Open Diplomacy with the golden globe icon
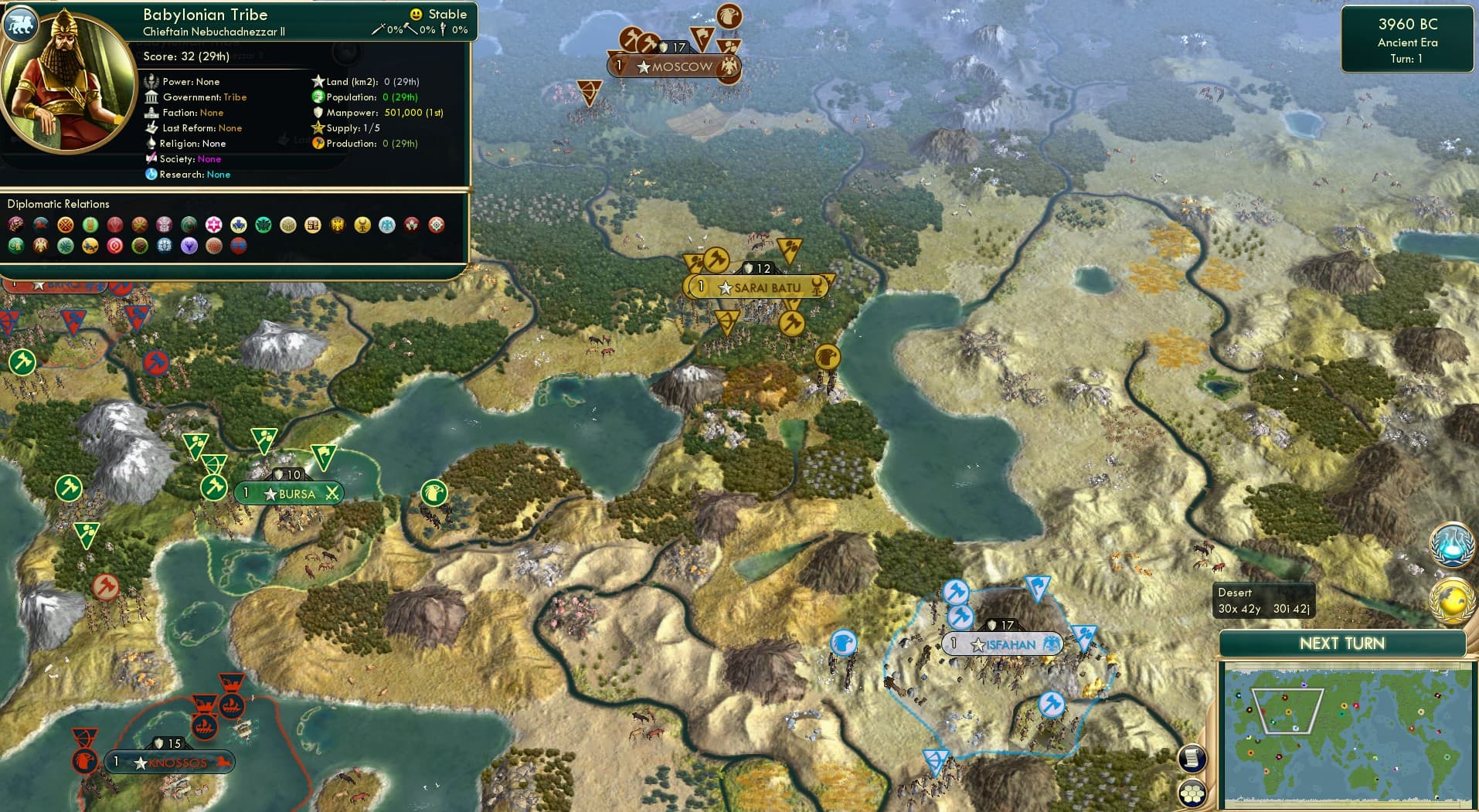Viewport: 1479px width, 812px height. point(1454,599)
